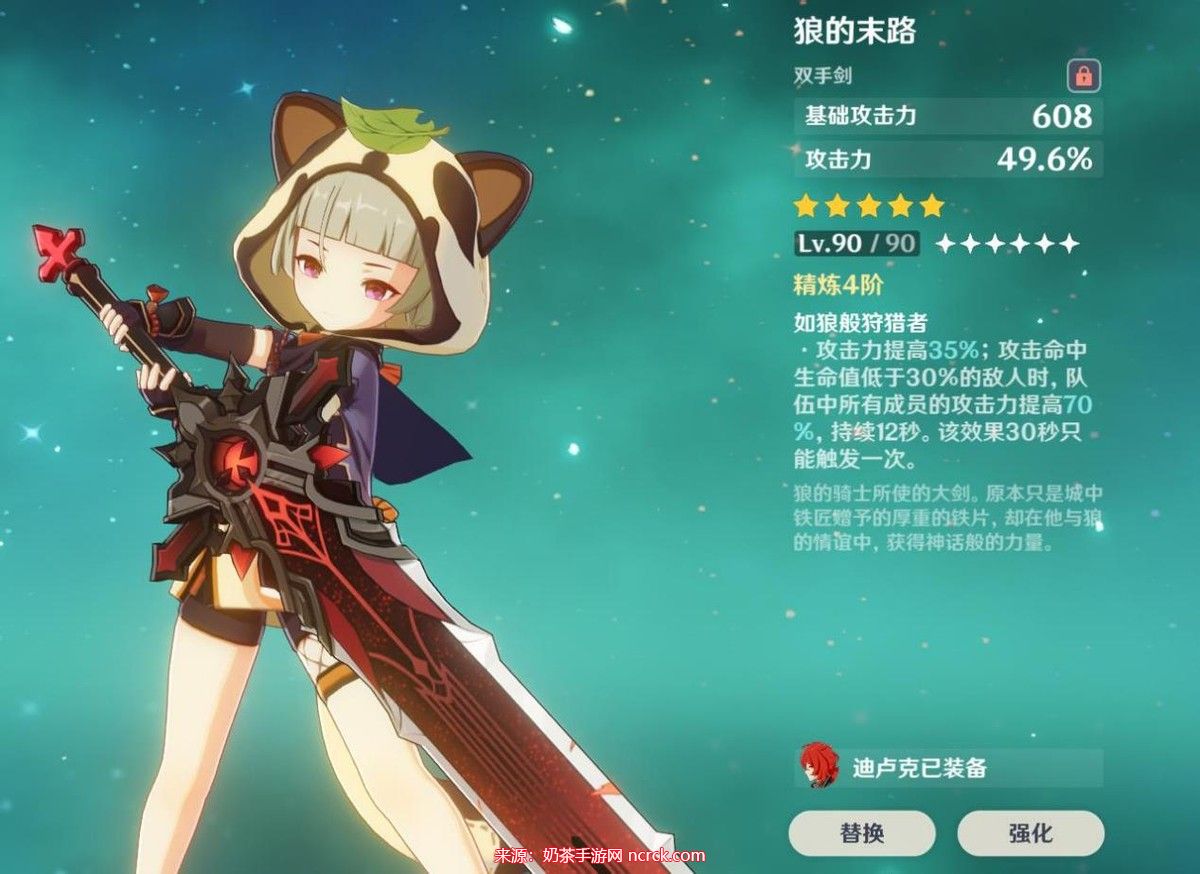
Task: Open weapon 强化 (Enhance) screen
Action: [1030, 832]
